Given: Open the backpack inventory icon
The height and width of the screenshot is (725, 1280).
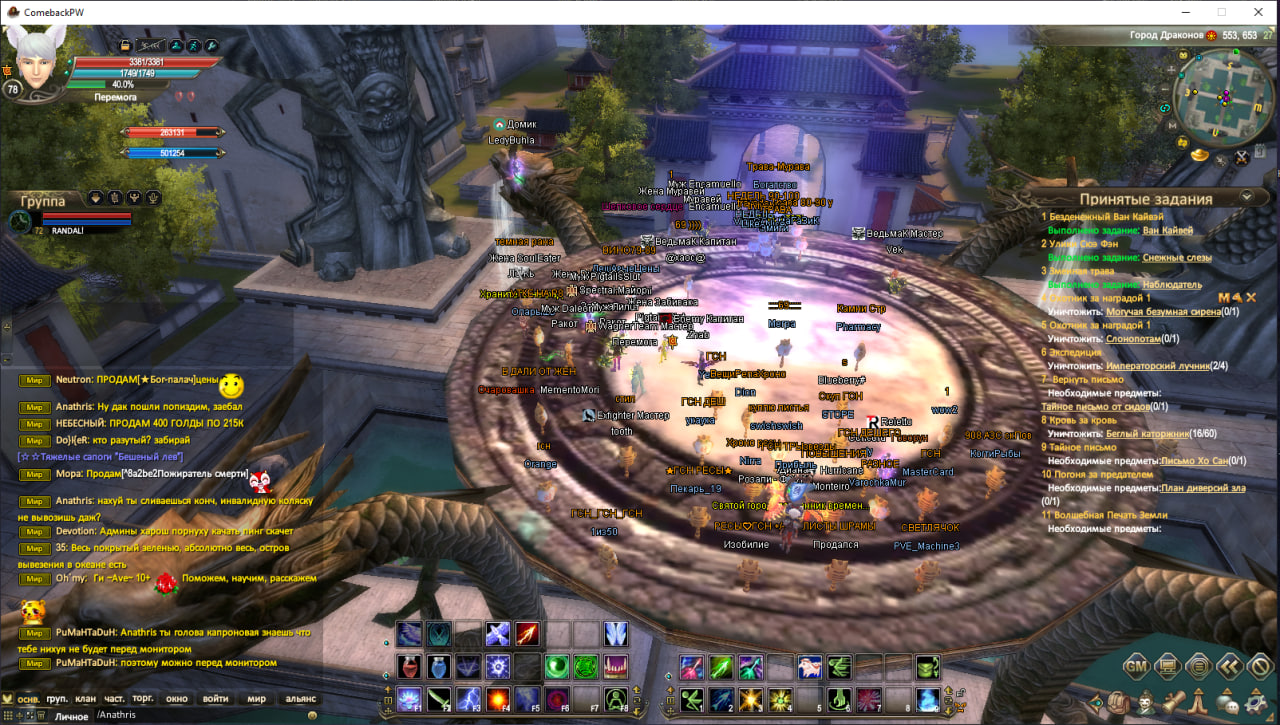Looking at the screenshot, I should [1117, 701].
